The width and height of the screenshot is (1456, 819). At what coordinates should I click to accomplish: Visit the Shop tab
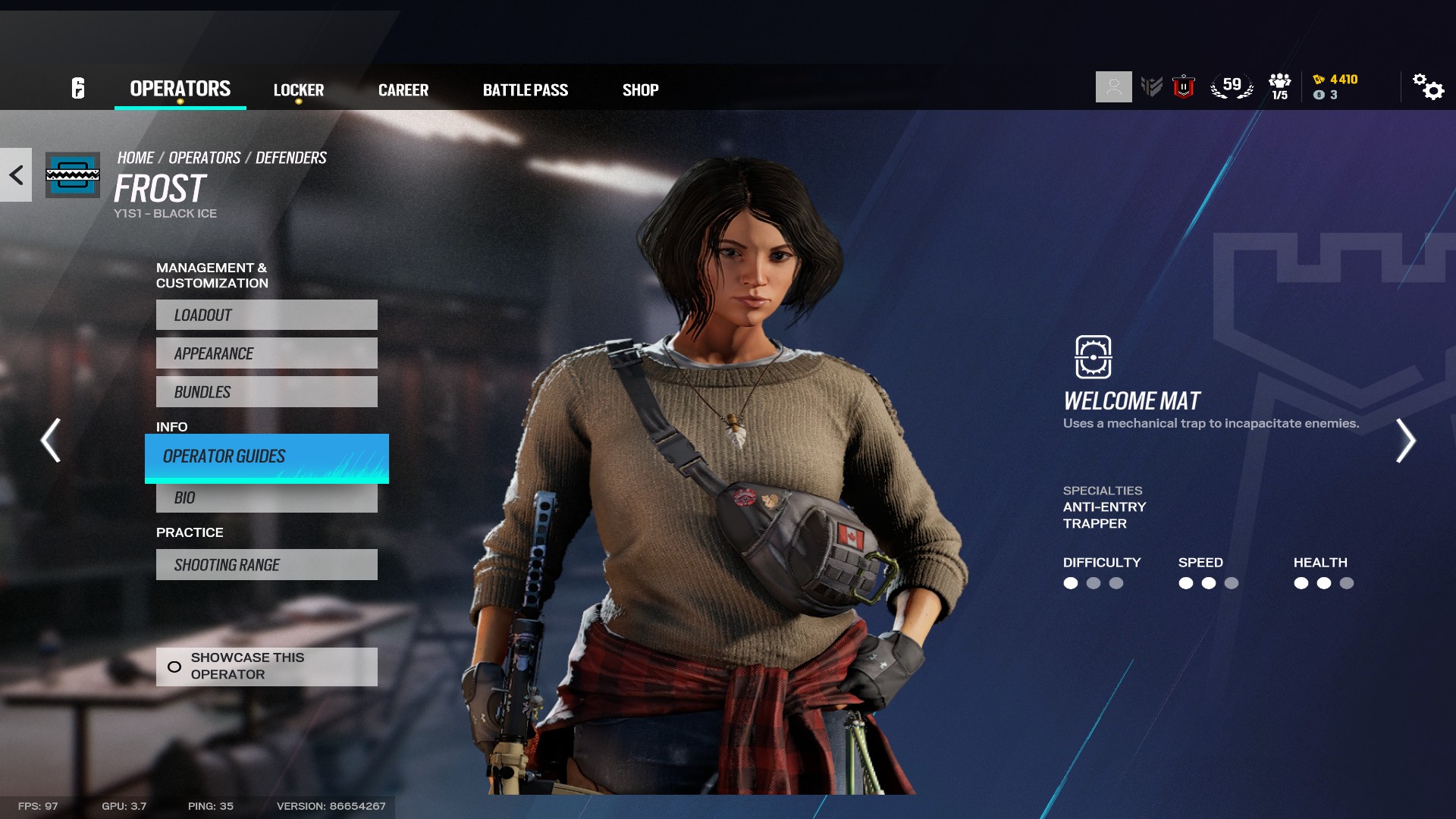(640, 90)
